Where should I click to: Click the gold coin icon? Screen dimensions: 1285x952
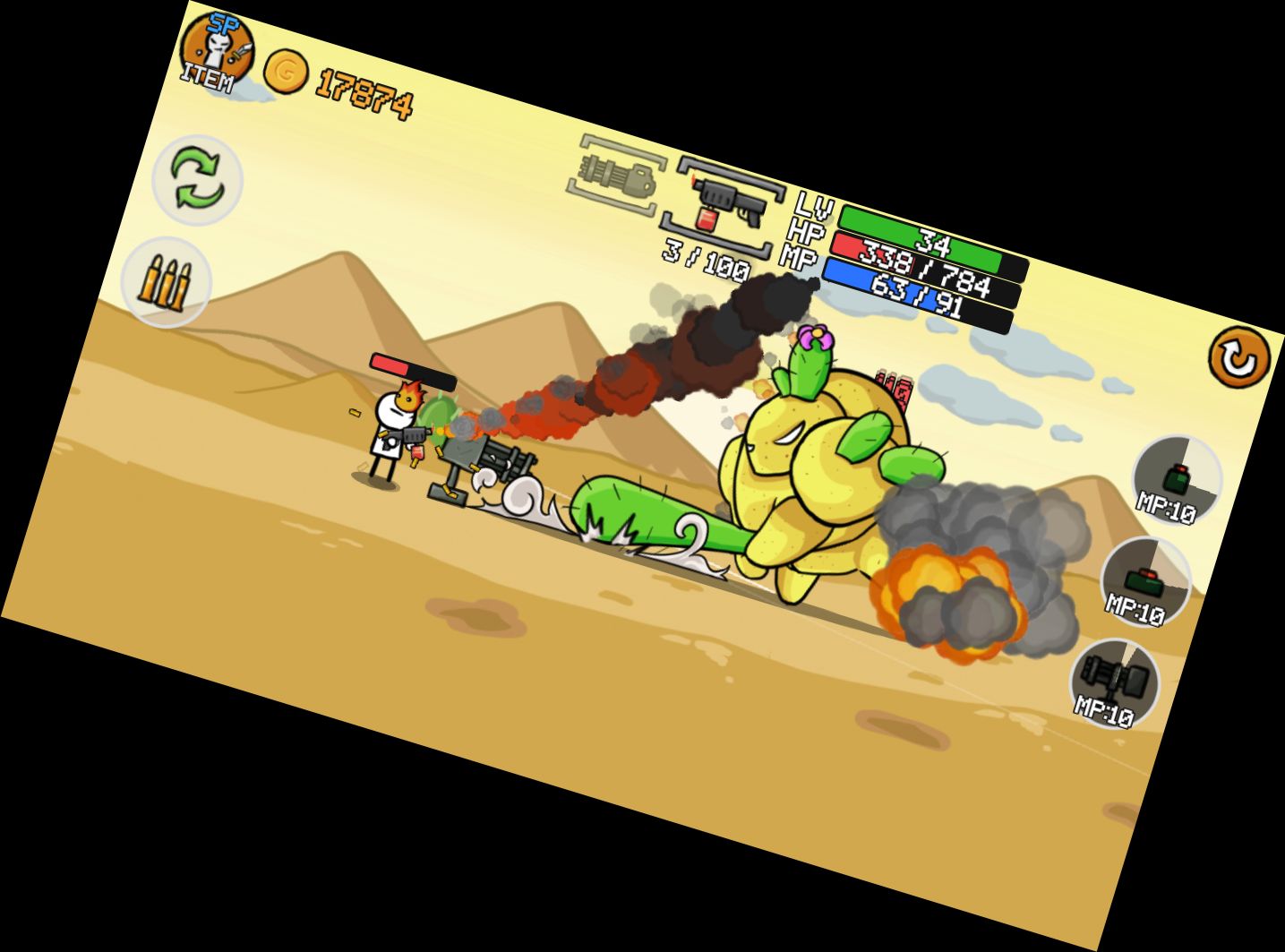click(286, 73)
